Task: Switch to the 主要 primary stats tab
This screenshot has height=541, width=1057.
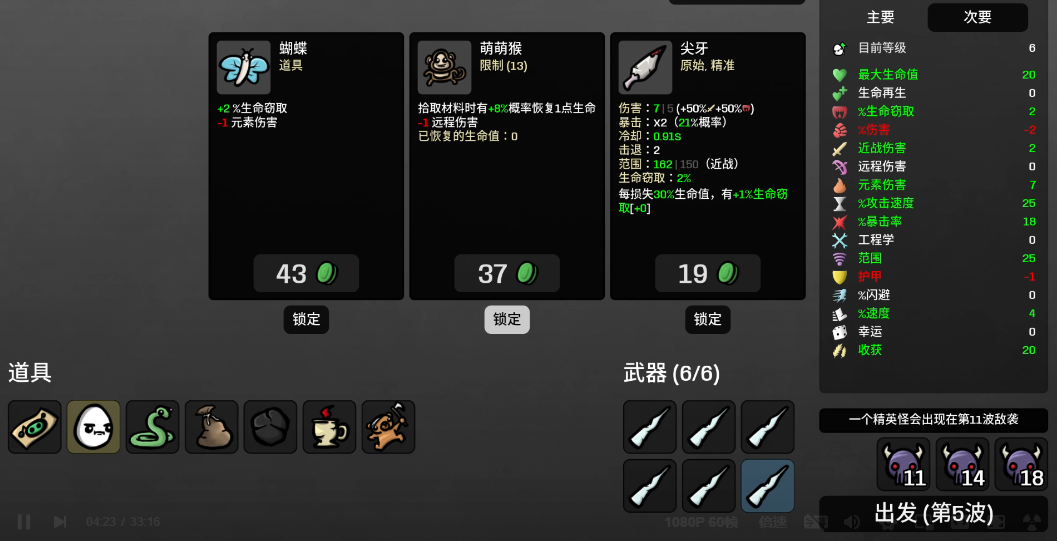Action: [880, 17]
